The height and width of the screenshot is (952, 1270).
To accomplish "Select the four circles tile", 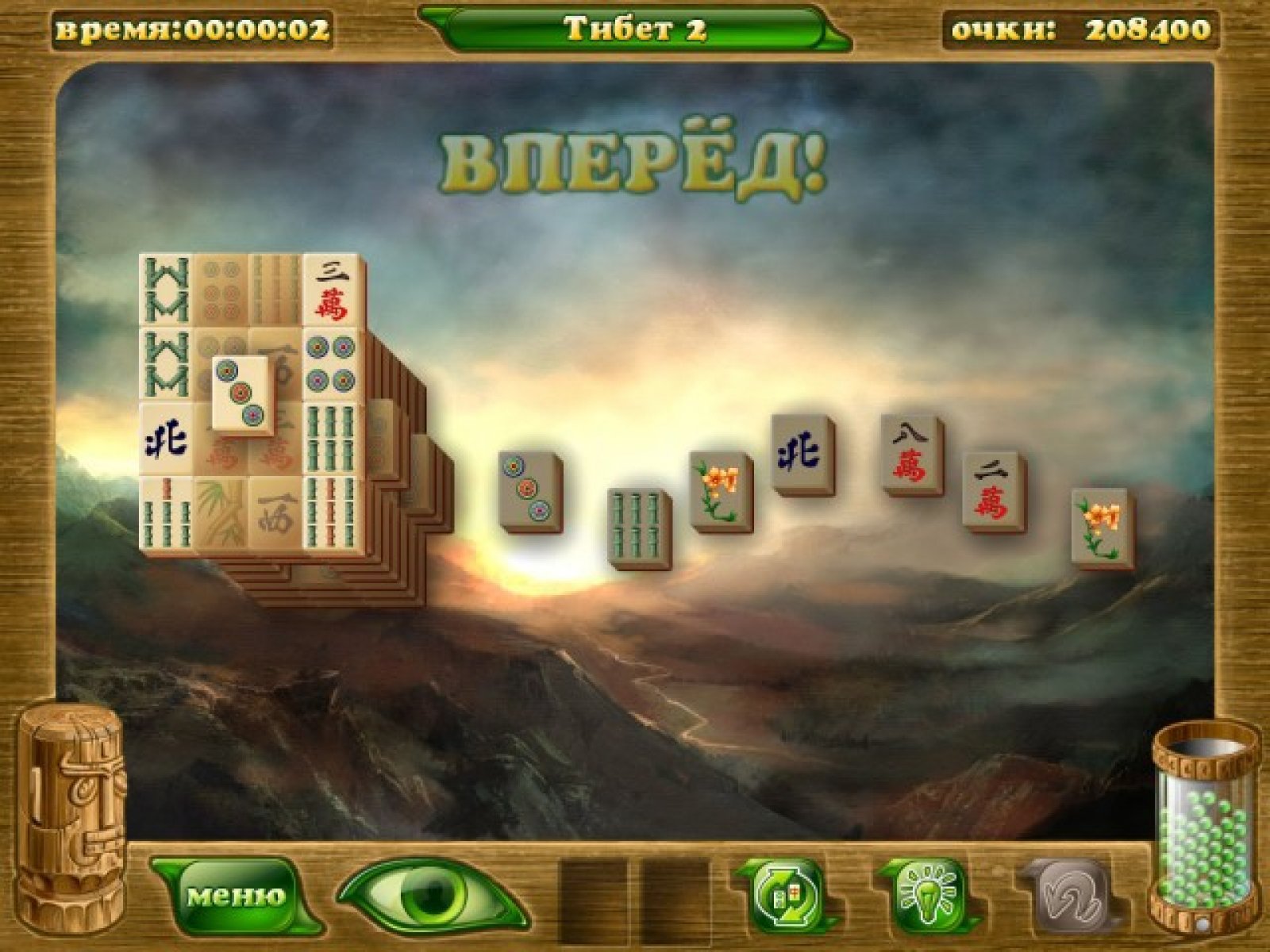I will tap(332, 363).
